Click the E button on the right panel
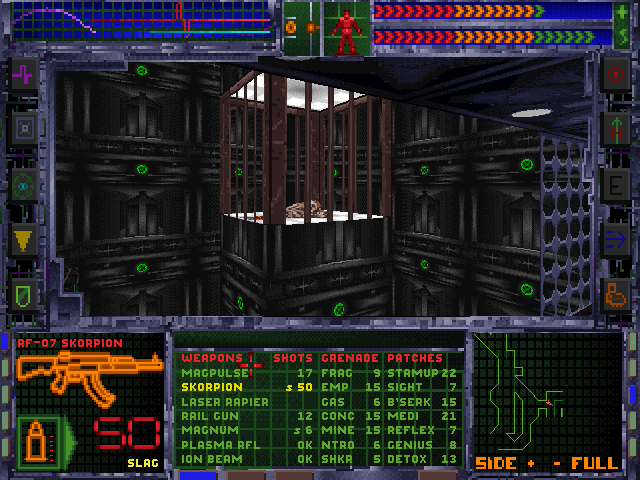This screenshot has height=480, width=640. (x=615, y=184)
